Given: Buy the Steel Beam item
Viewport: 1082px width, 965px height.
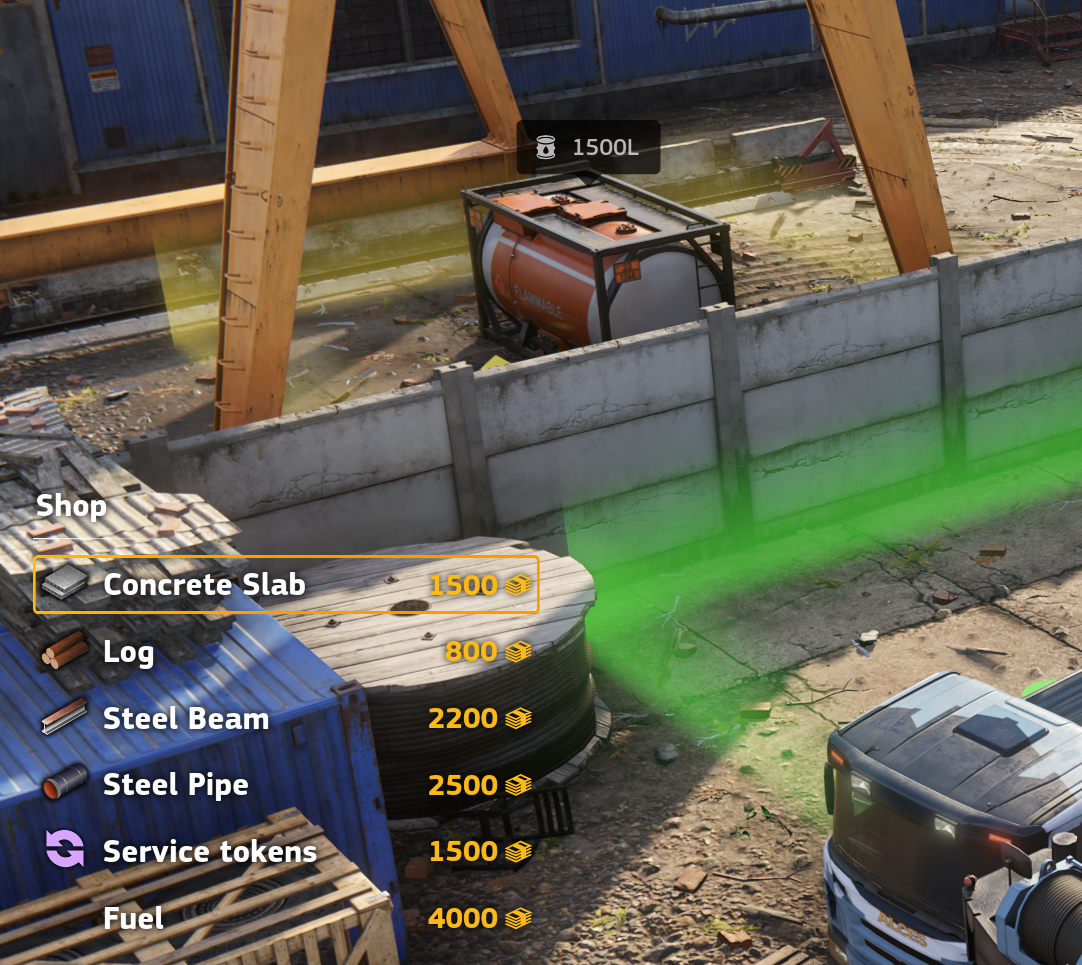Looking at the screenshot, I should tap(286, 718).
